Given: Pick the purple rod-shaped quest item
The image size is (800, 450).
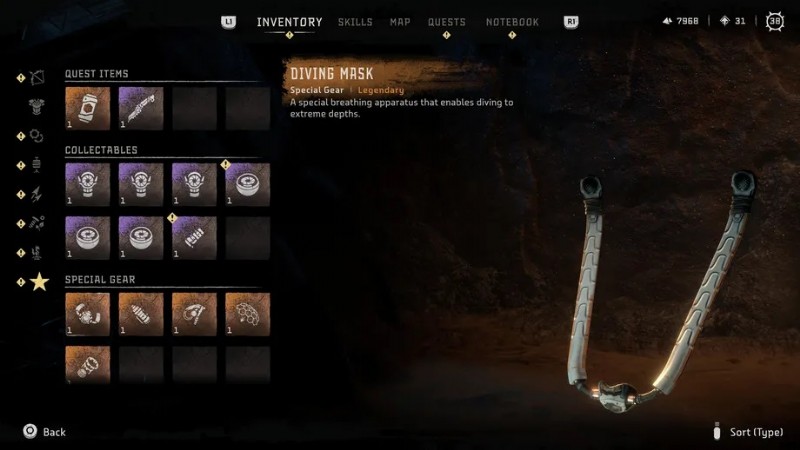Looking at the screenshot, I should coord(141,108).
